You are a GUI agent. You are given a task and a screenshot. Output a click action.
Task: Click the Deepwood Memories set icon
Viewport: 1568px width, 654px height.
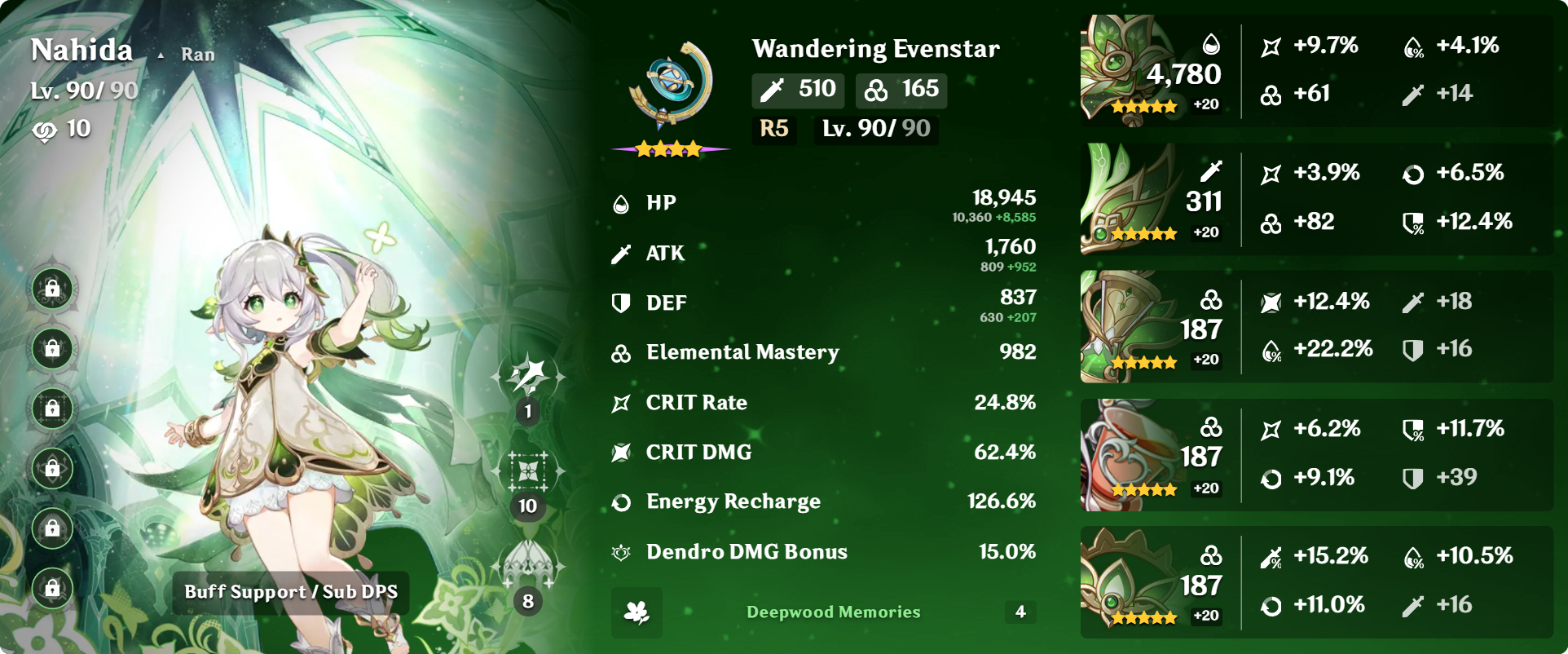coord(636,612)
